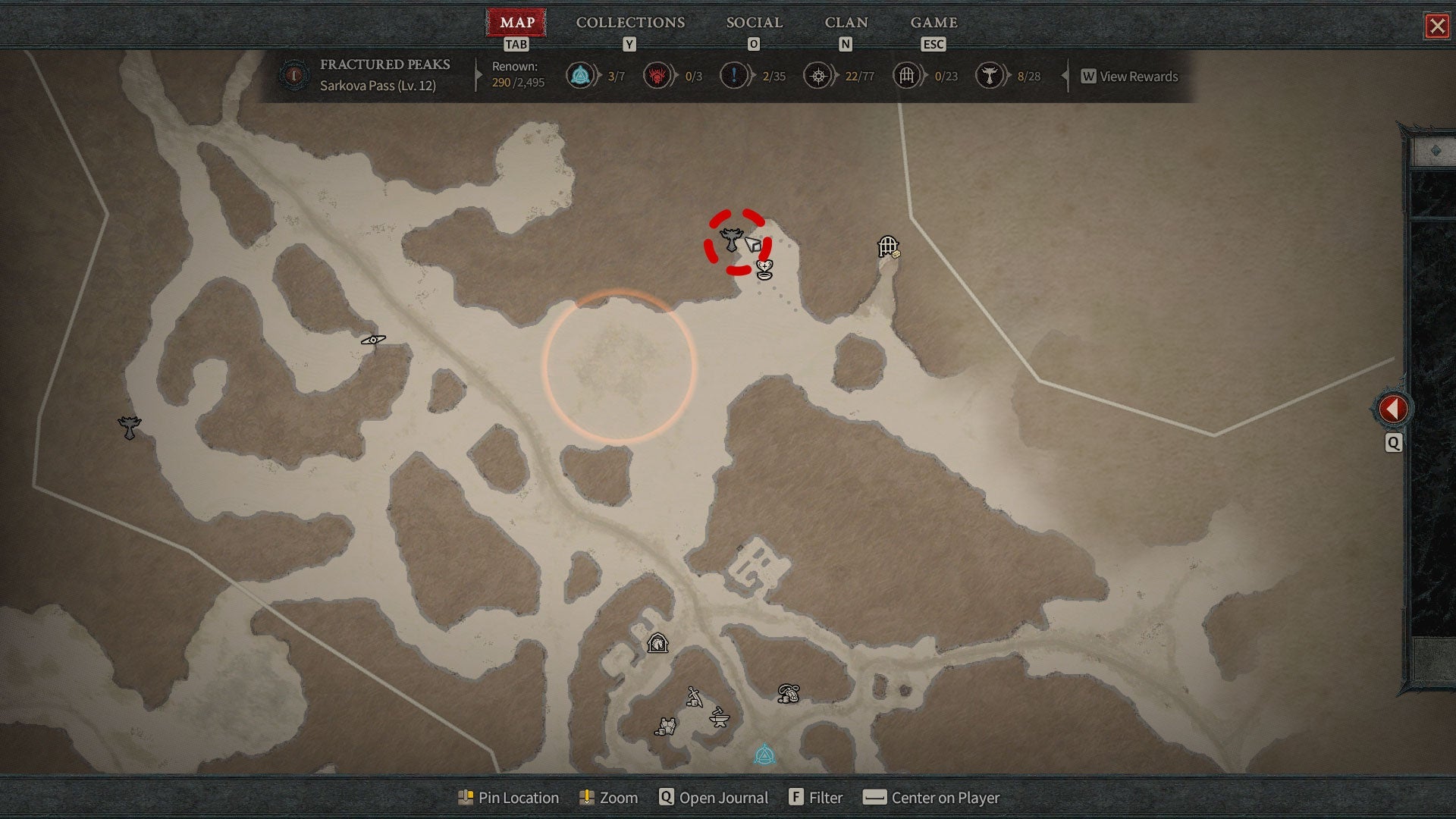
Task: Click the dungeons renown icon showing 0/23
Action: [x=906, y=76]
